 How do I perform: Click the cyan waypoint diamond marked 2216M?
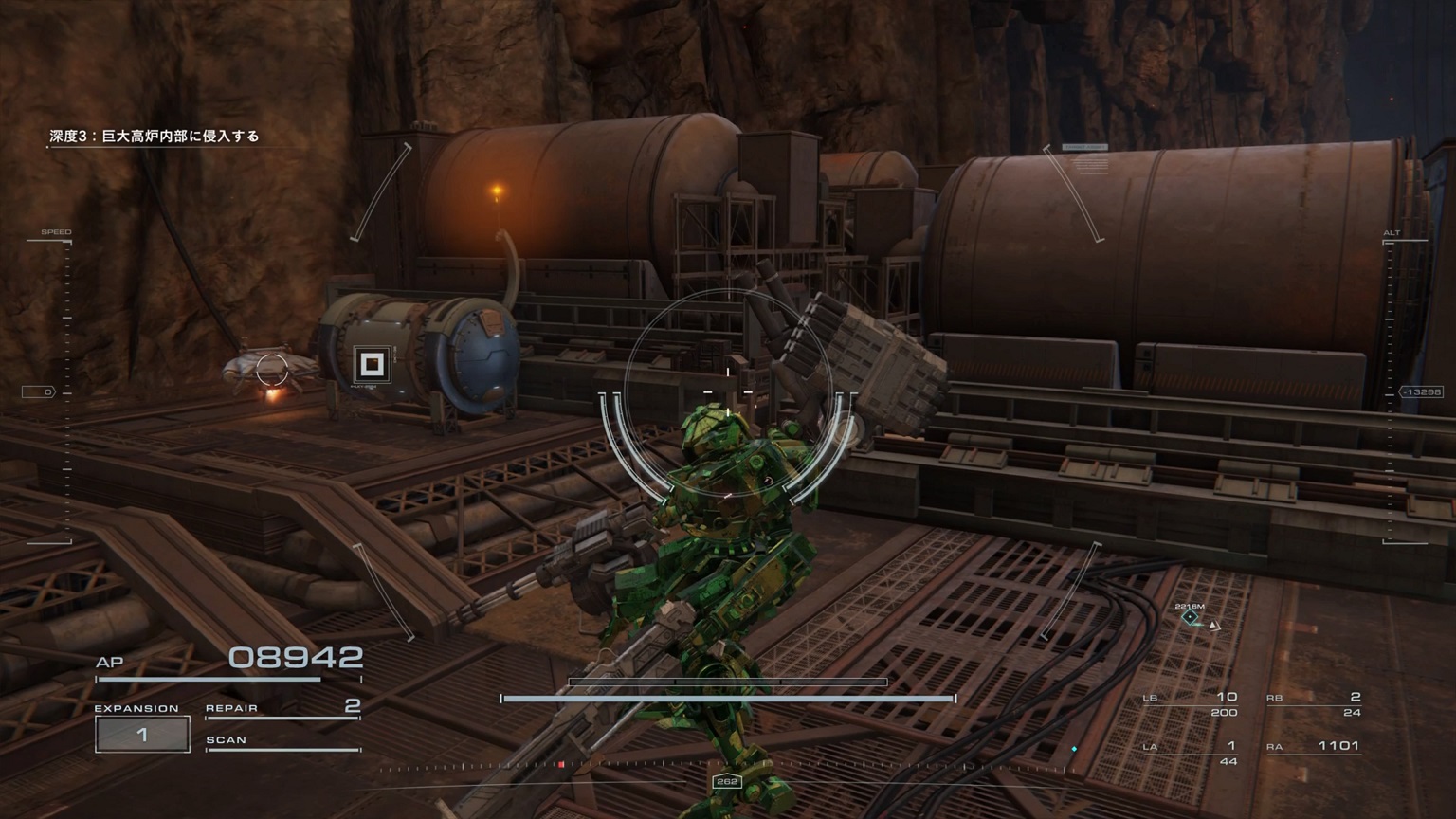click(1189, 614)
